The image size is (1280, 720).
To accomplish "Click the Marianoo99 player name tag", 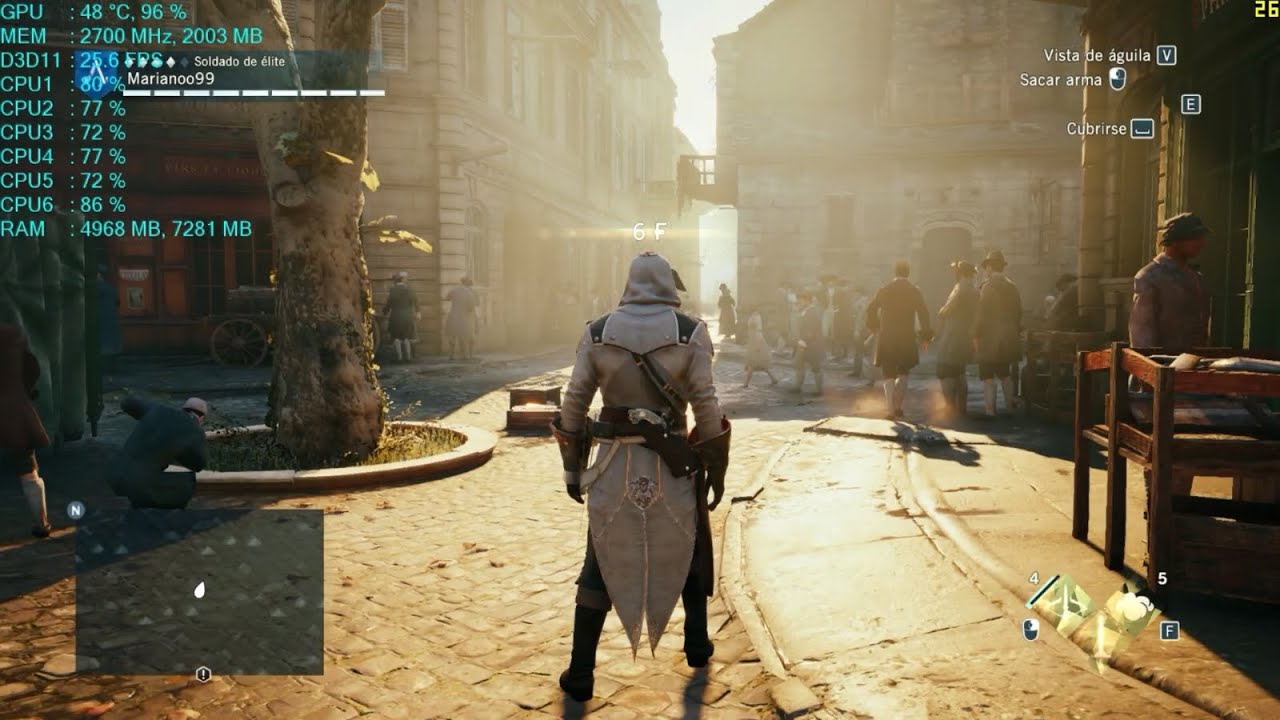I will click(x=170, y=79).
